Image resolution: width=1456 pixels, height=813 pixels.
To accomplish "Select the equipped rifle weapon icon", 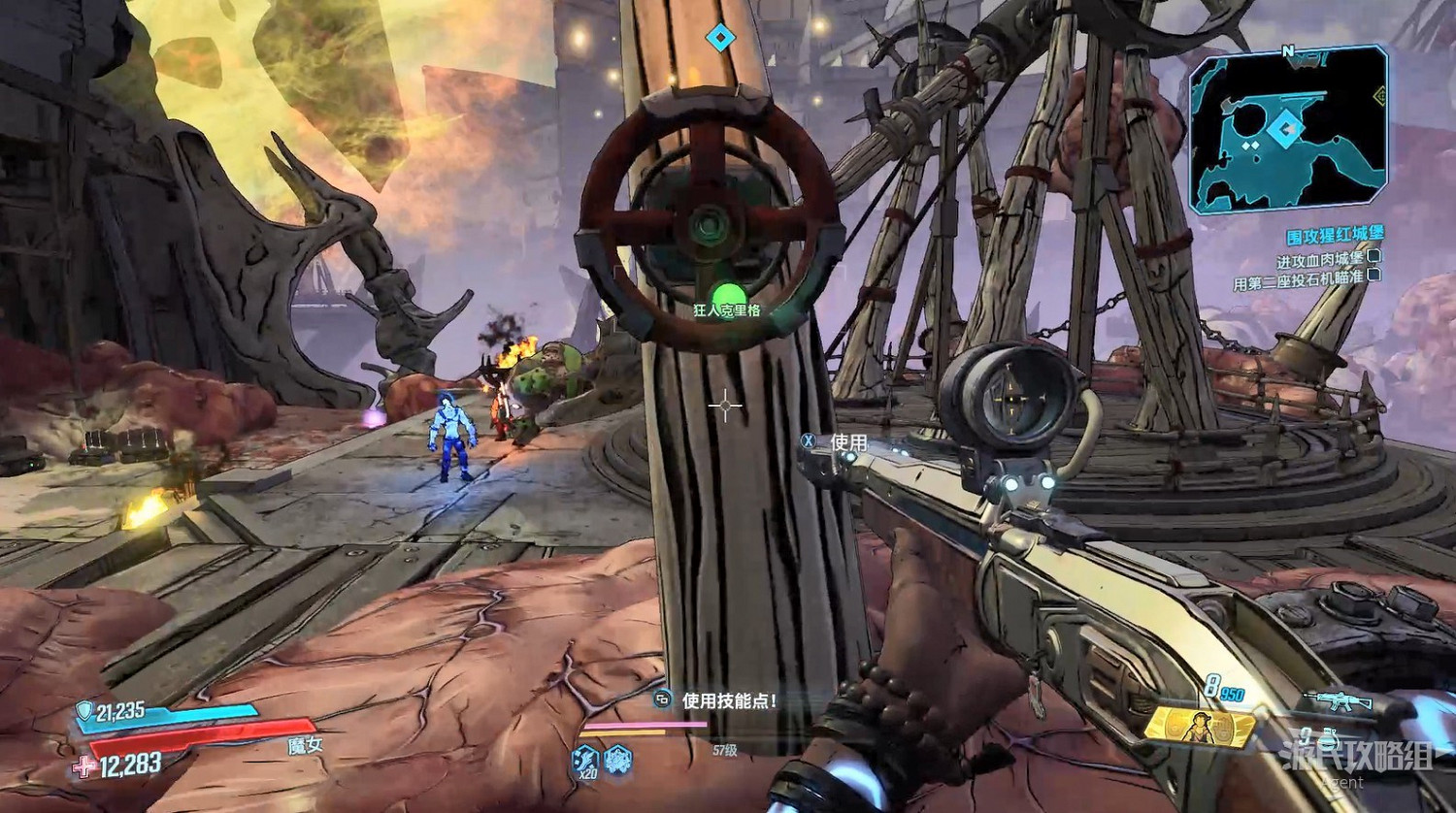I will coord(1337,700).
